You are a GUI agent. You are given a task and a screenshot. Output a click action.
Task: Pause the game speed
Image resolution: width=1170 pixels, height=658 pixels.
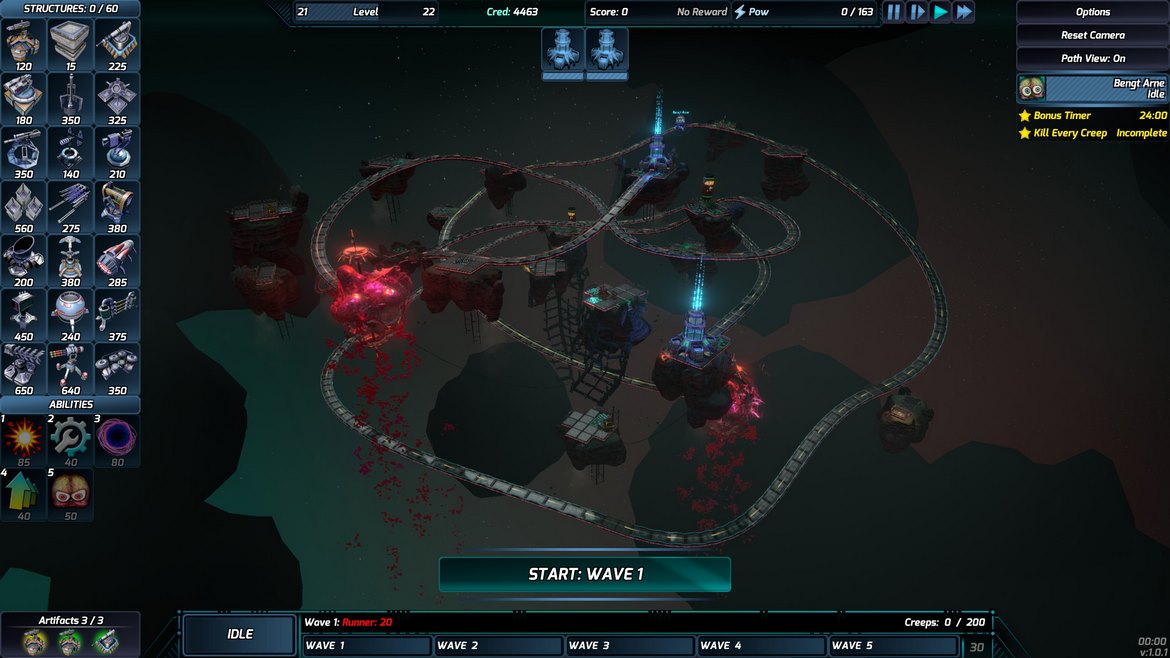893,12
